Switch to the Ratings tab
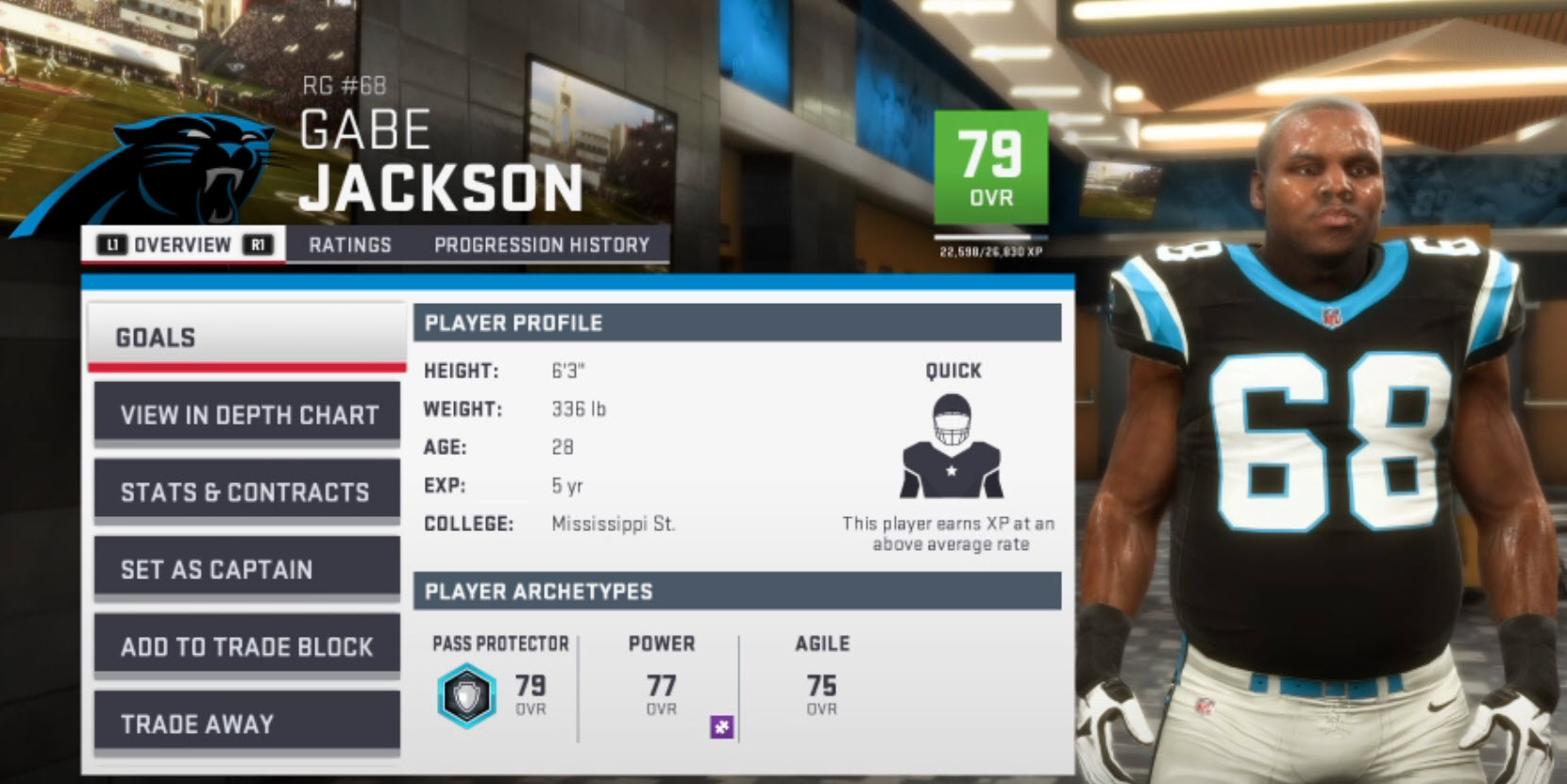1567x784 pixels. tap(350, 244)
